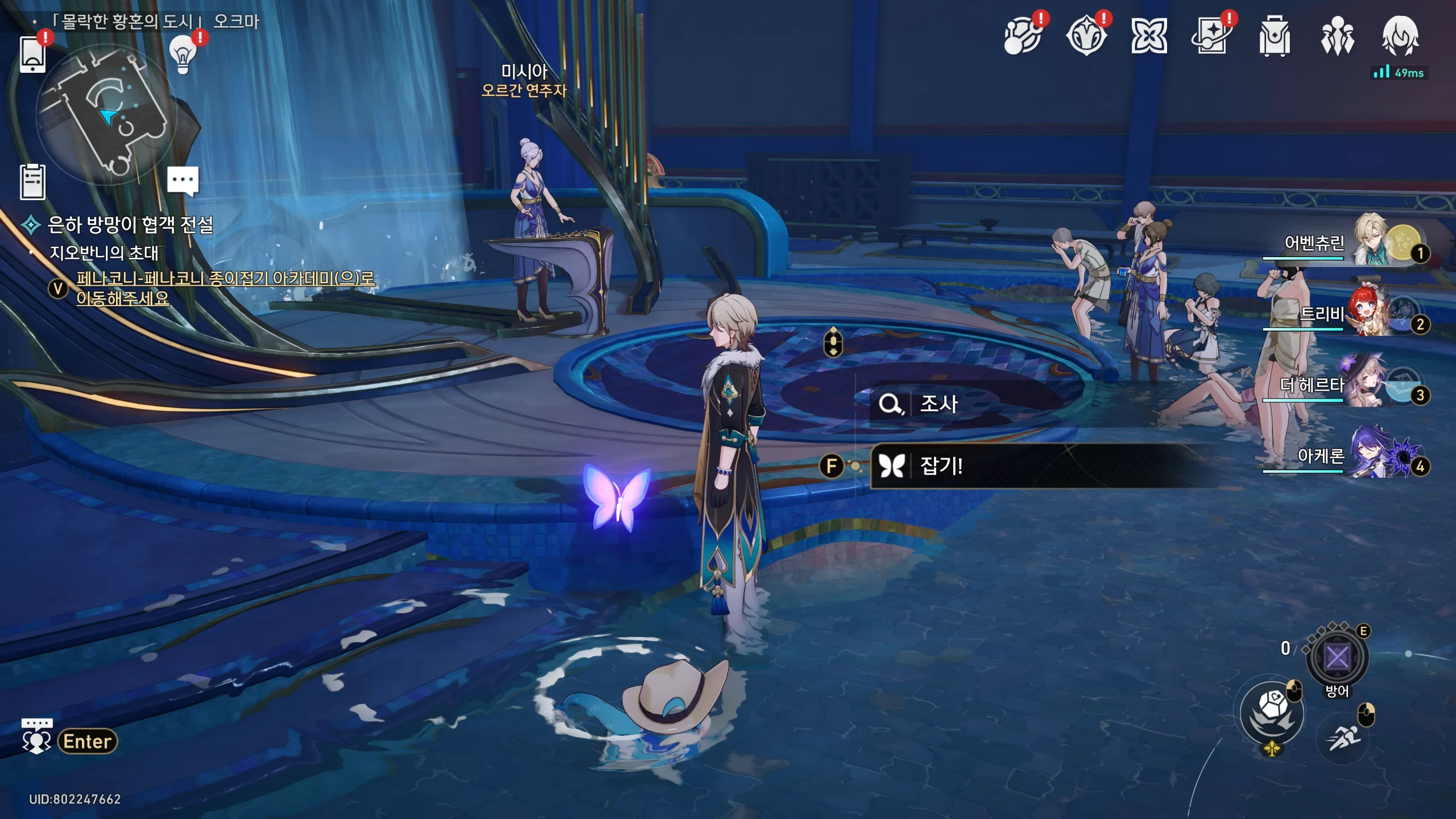Open the backpack inventory icon

click(x=1274, y=37)
